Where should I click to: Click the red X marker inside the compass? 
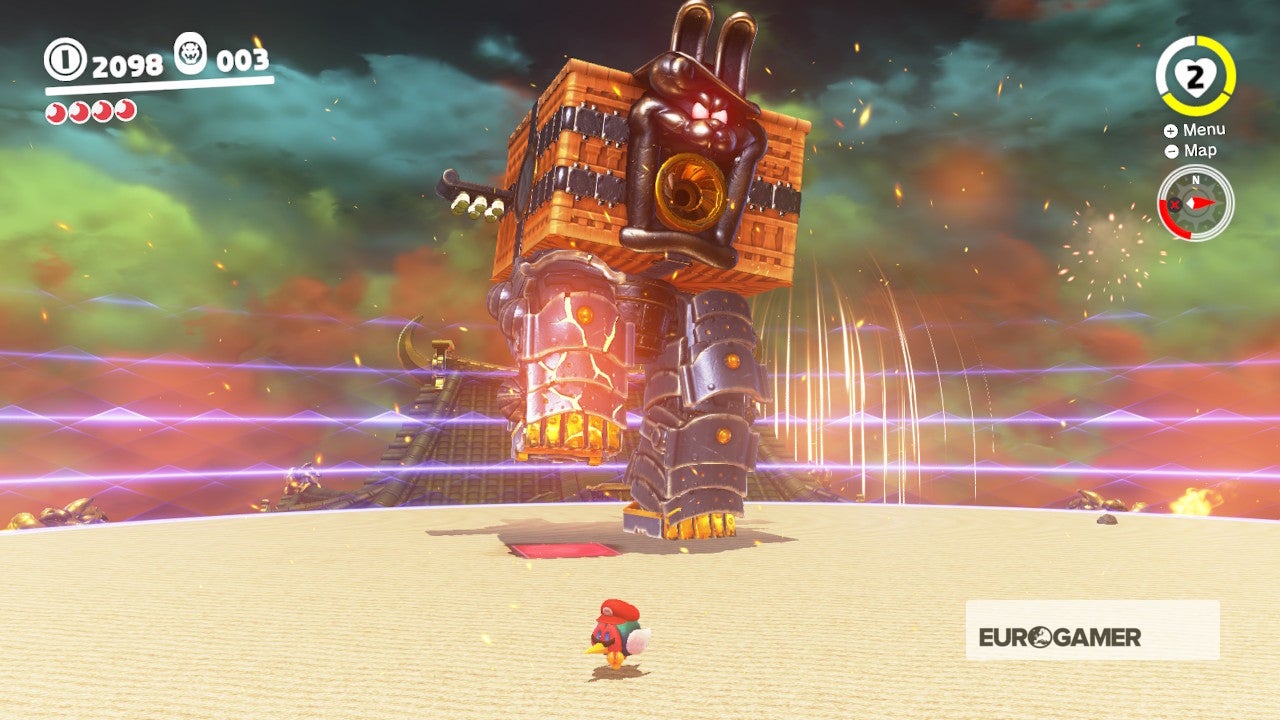coord(1174,204)
